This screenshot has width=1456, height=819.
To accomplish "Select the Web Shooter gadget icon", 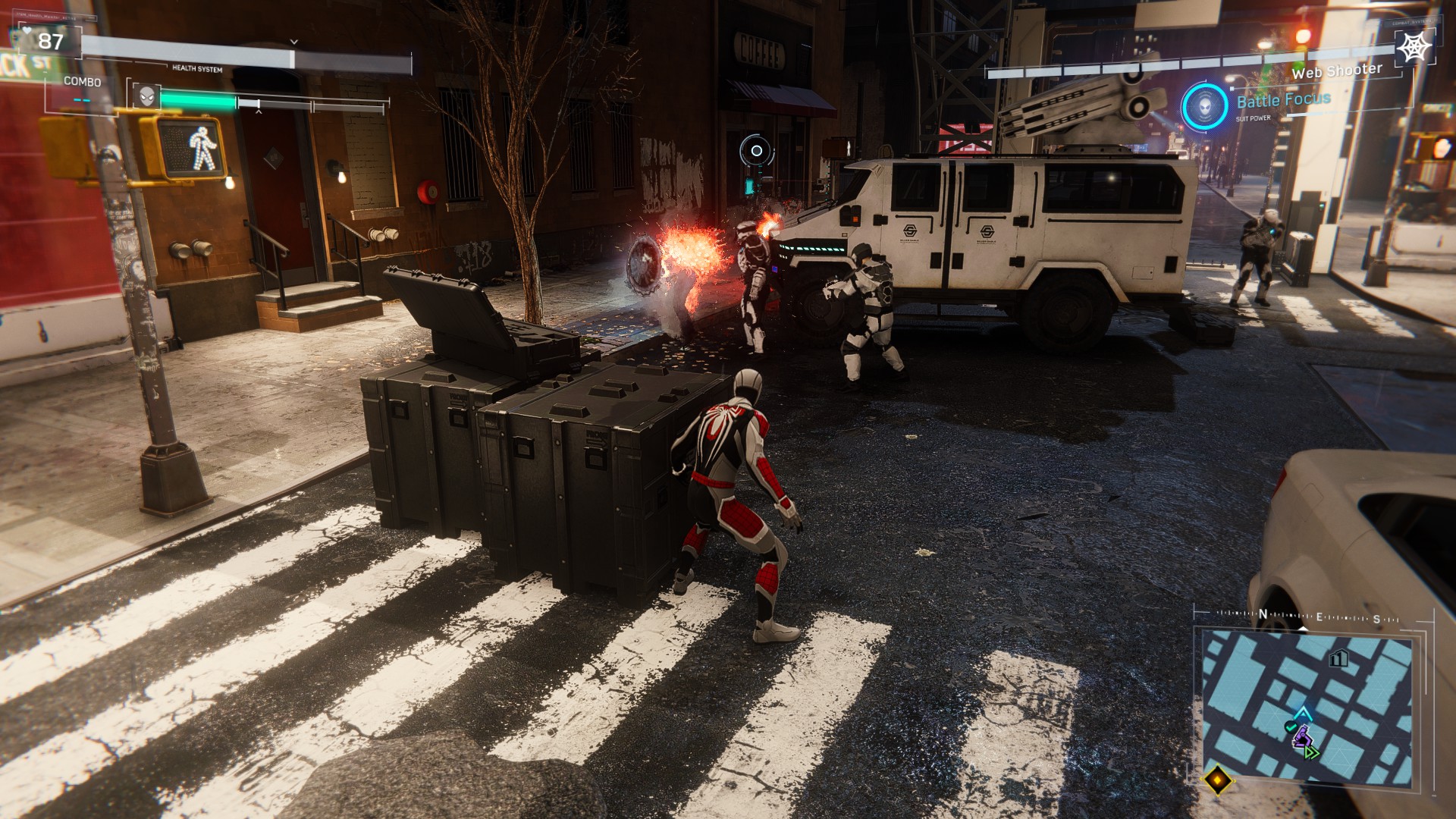I will pyautogui.click(x=1414, y=48).
